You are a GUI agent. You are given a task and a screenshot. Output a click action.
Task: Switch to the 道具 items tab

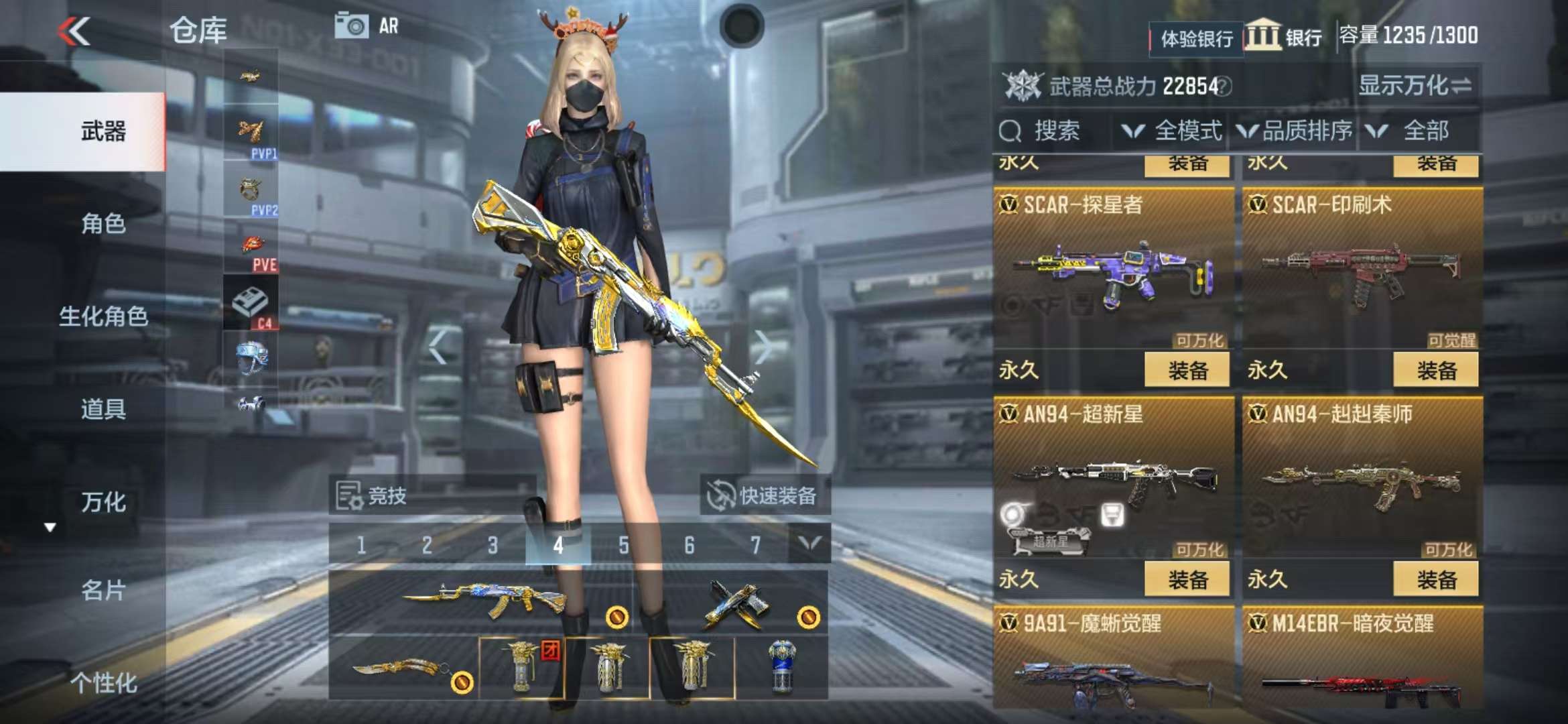103,409
